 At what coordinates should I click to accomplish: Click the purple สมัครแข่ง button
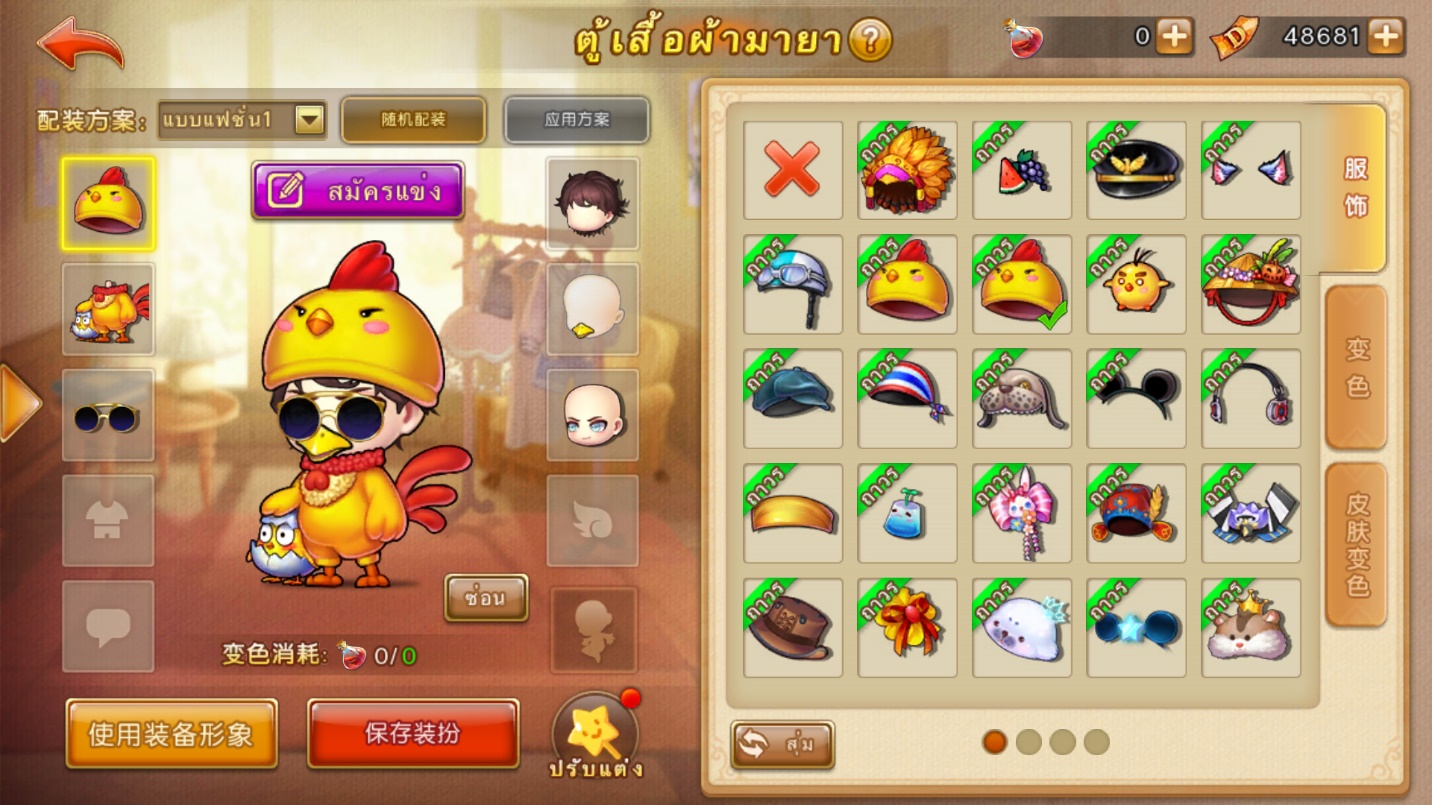coord(358,190)
